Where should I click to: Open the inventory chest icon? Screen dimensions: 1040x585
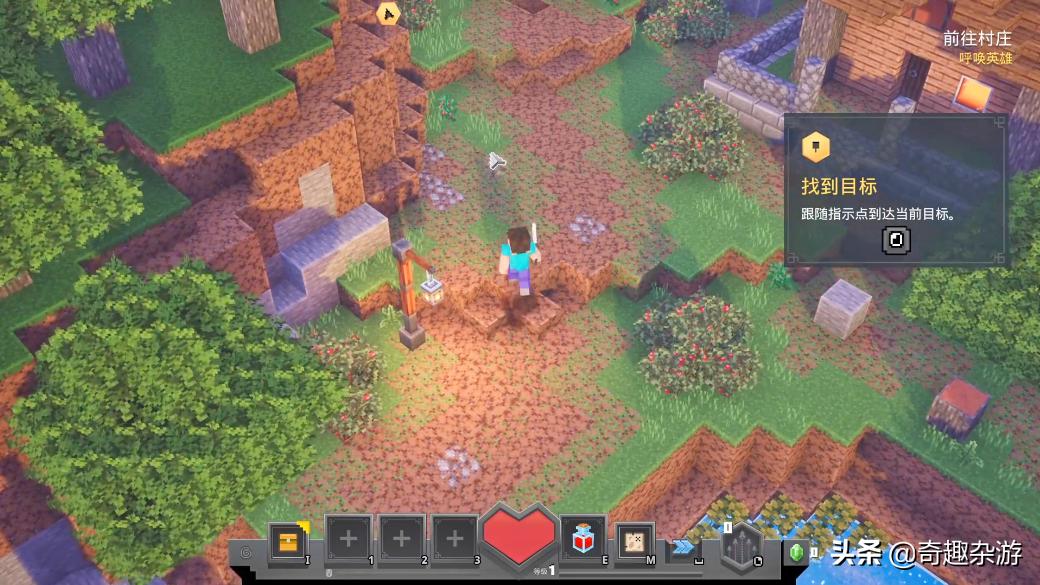pyautogui.click(x=288, y=541)
